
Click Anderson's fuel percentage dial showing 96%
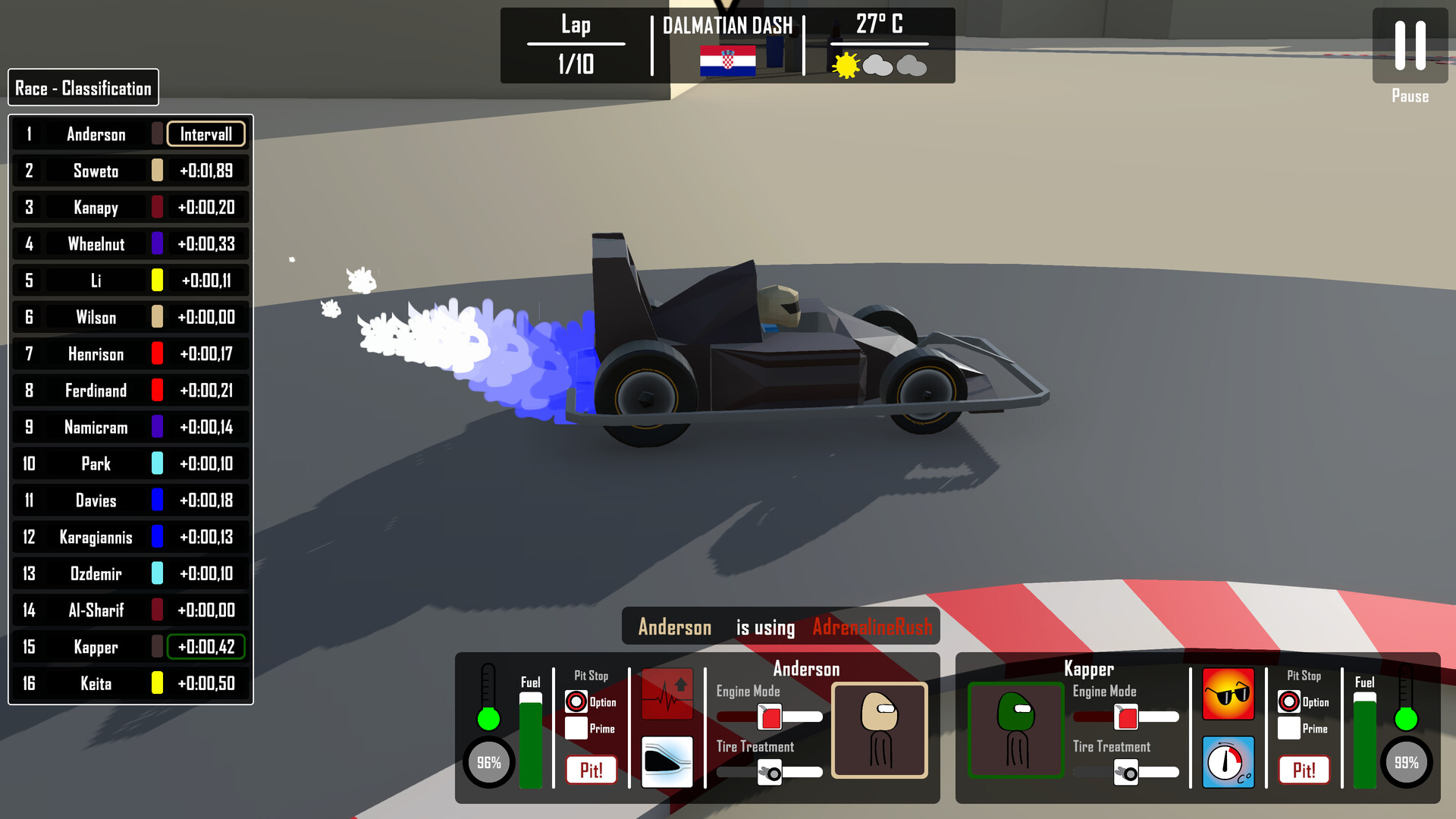coord(489,762)
